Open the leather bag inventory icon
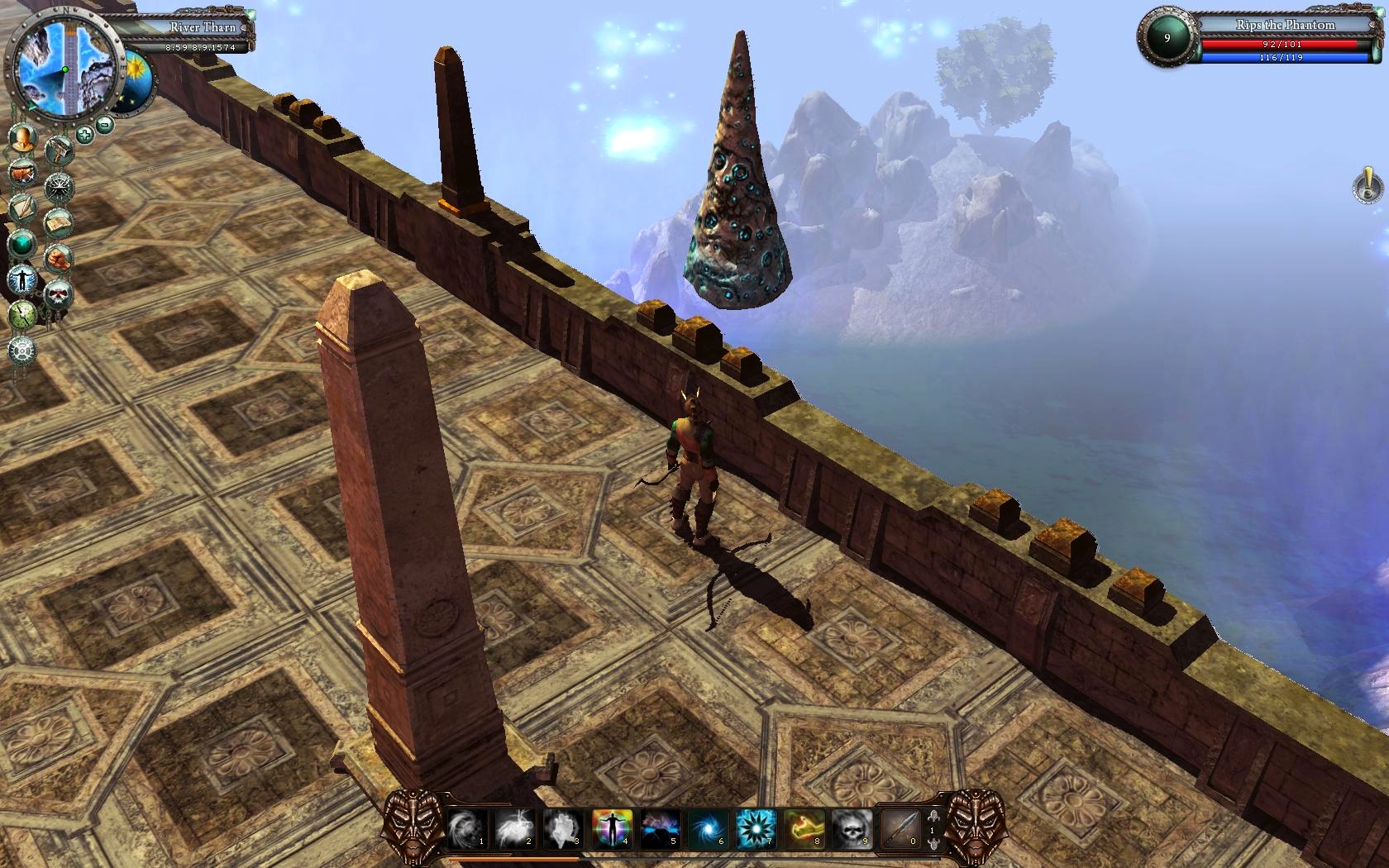Screen dimensions: 1389x868 pos(22,174)
